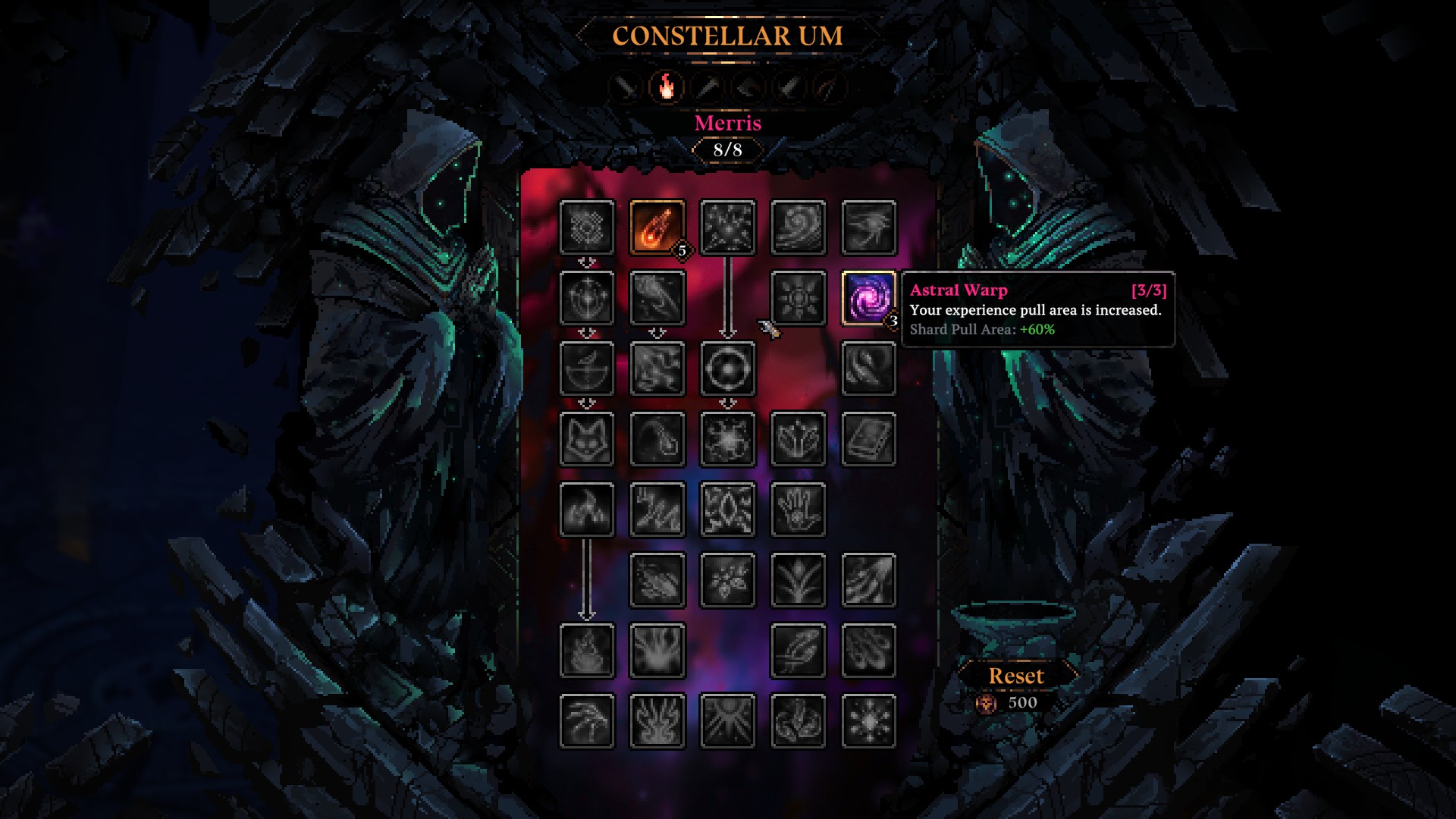This screenshot has width=1456, height=819.
Task: Choose the concentric ring circle node
Action: 727,369
